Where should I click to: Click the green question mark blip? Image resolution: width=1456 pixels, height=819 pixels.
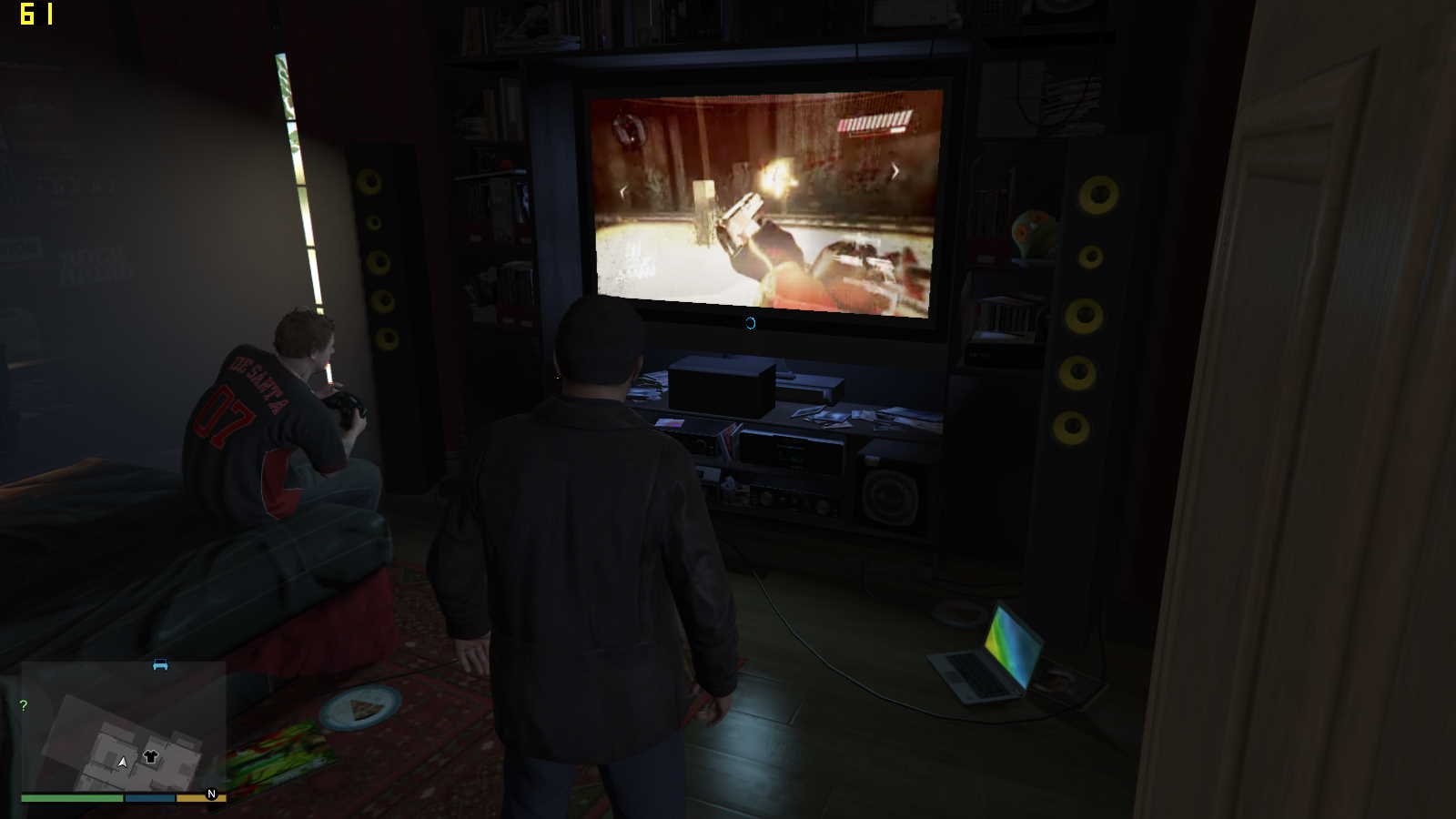pos(24,705)
